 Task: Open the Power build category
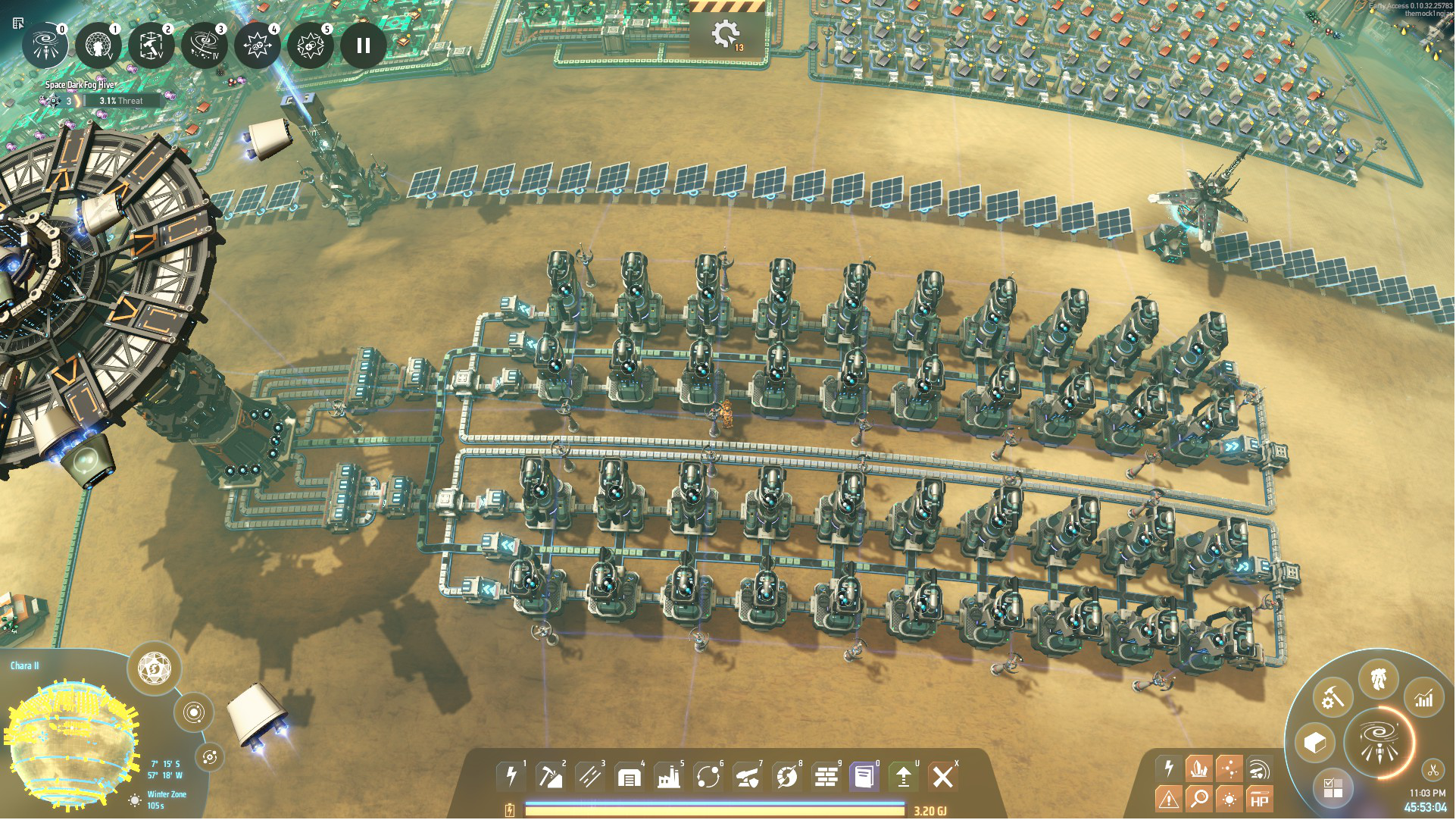click(511, 776)
